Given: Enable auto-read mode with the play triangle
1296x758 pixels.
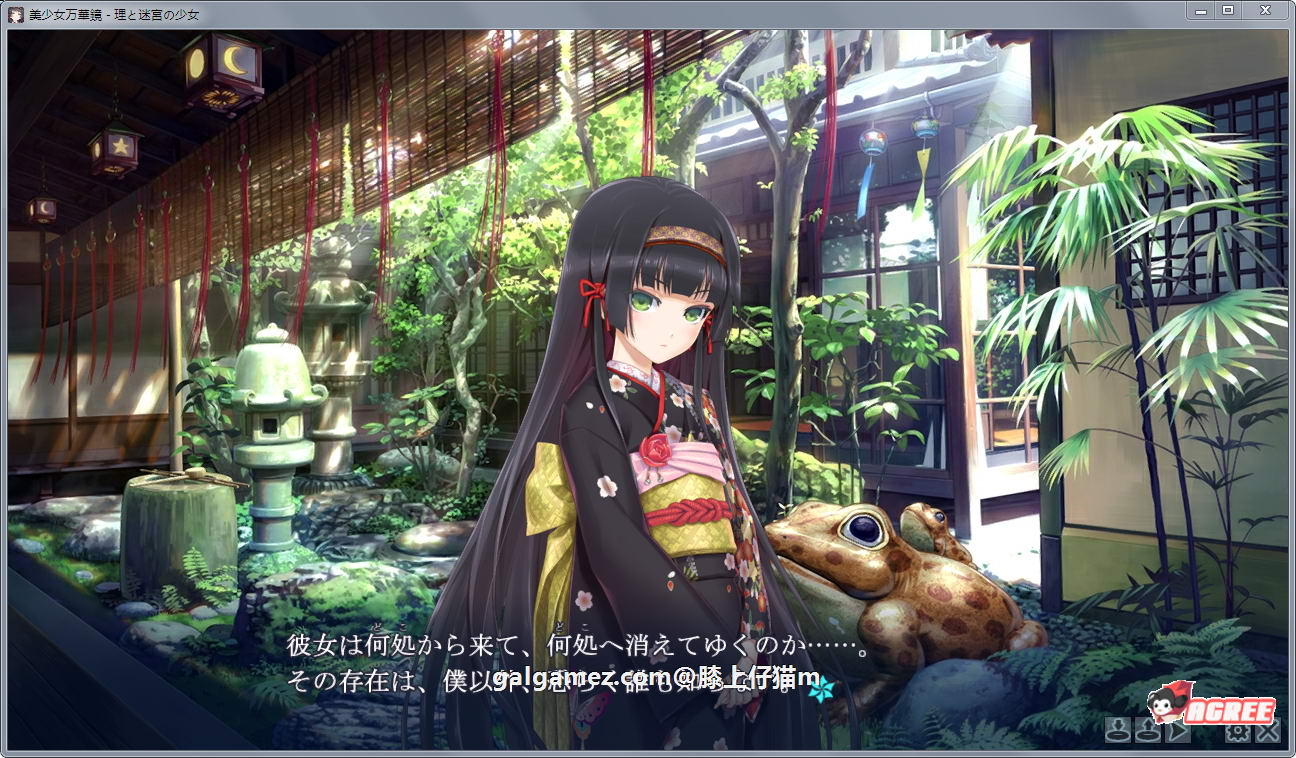Looking at the screenshot, I should click(1178, 733).
